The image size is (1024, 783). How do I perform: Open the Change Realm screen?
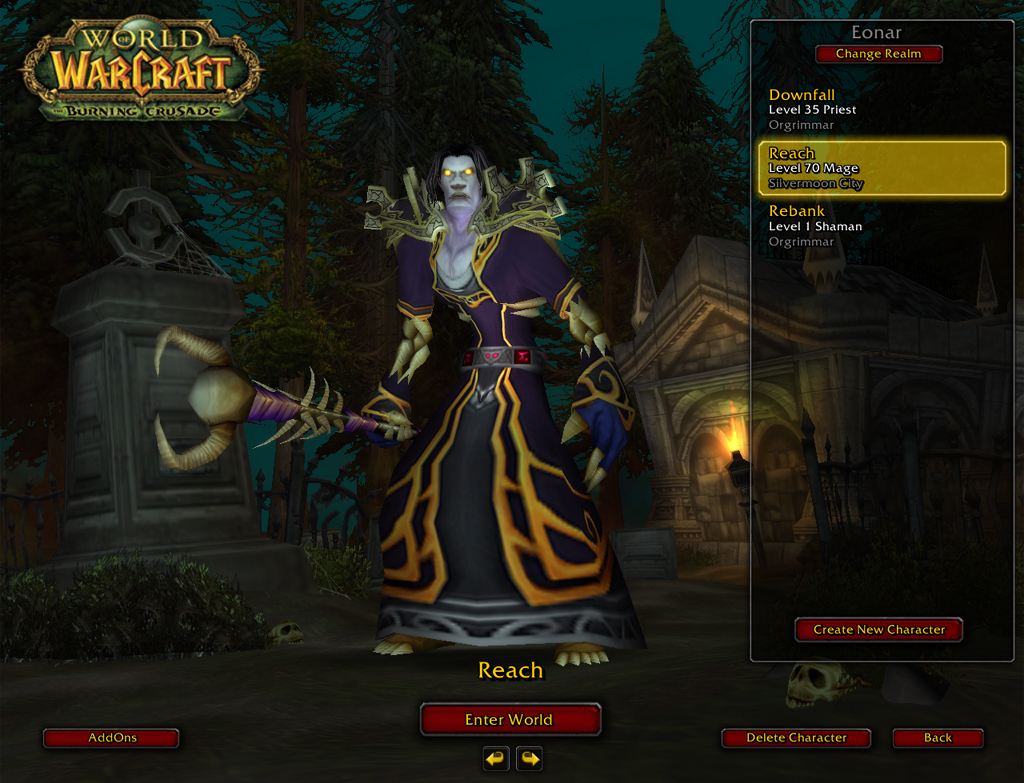(x=878, y=54)
